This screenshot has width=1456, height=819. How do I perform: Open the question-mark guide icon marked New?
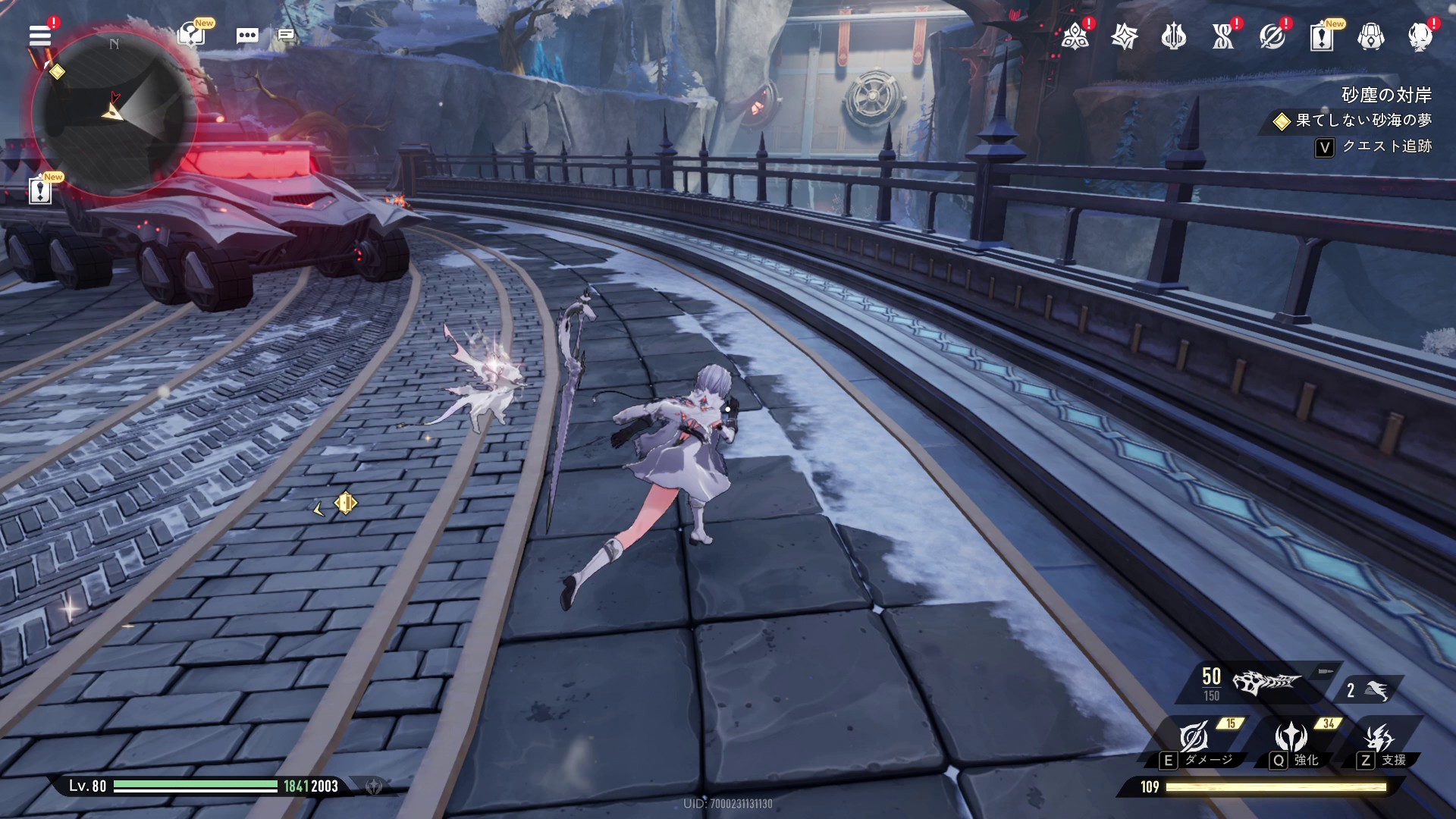click(191, 35)
